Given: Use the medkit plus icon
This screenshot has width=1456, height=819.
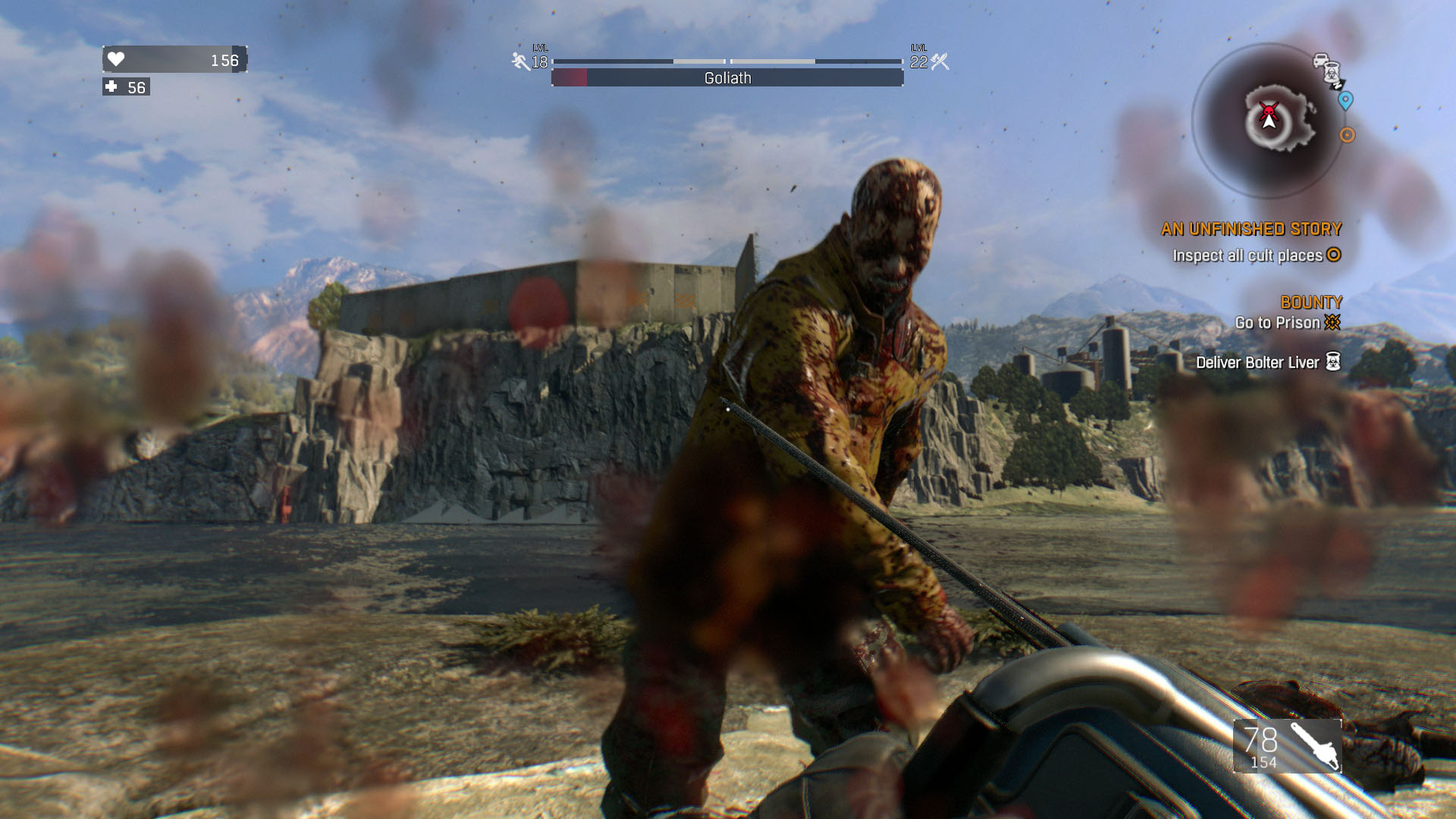Looking at the screenshot, I should pyautogui.click(x=111, y=87).
